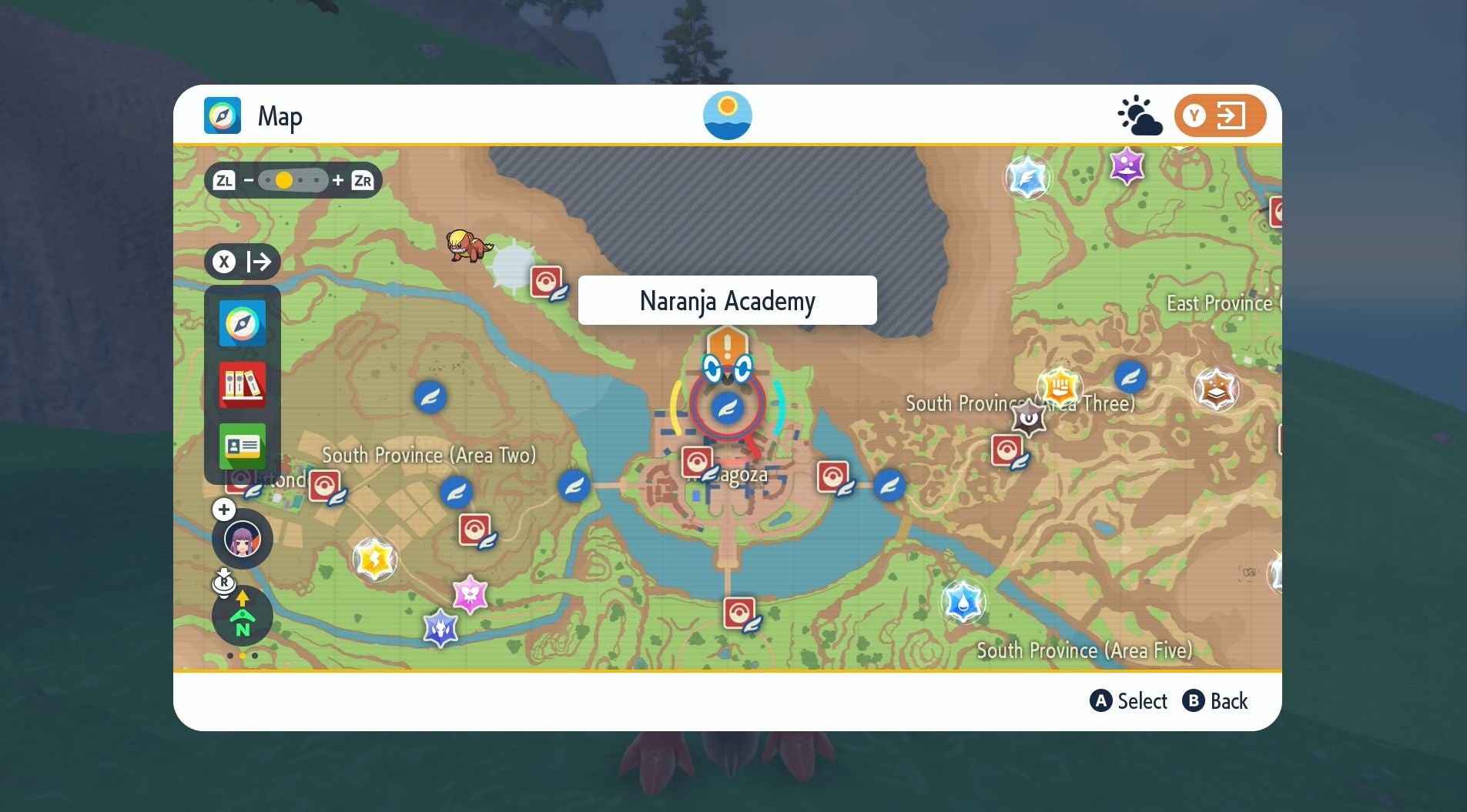Click the sun time-of-day icon

pyautogui.click(x=727, y=115)
